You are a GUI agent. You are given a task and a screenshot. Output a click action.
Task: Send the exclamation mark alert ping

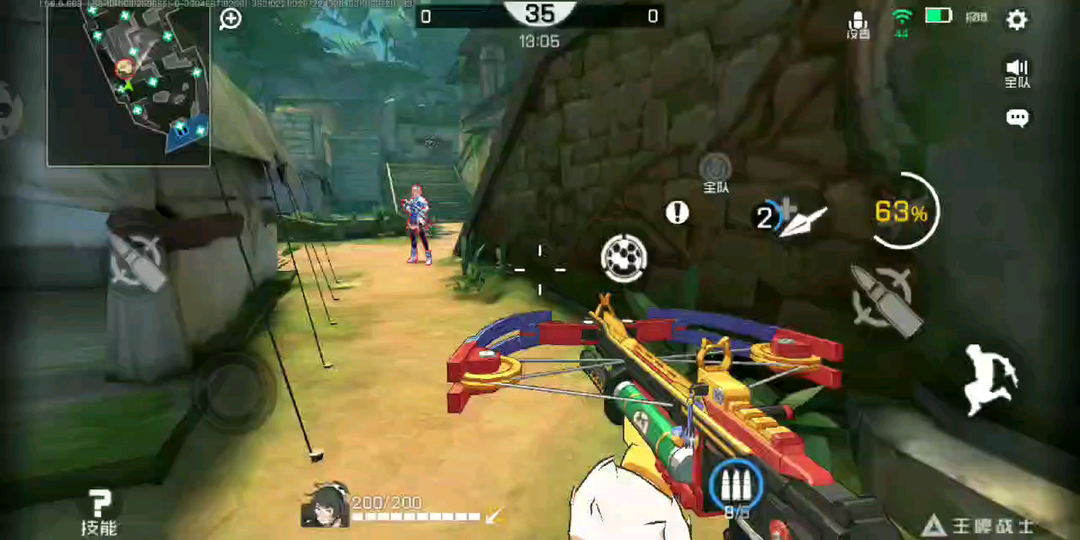coord(678,212)
